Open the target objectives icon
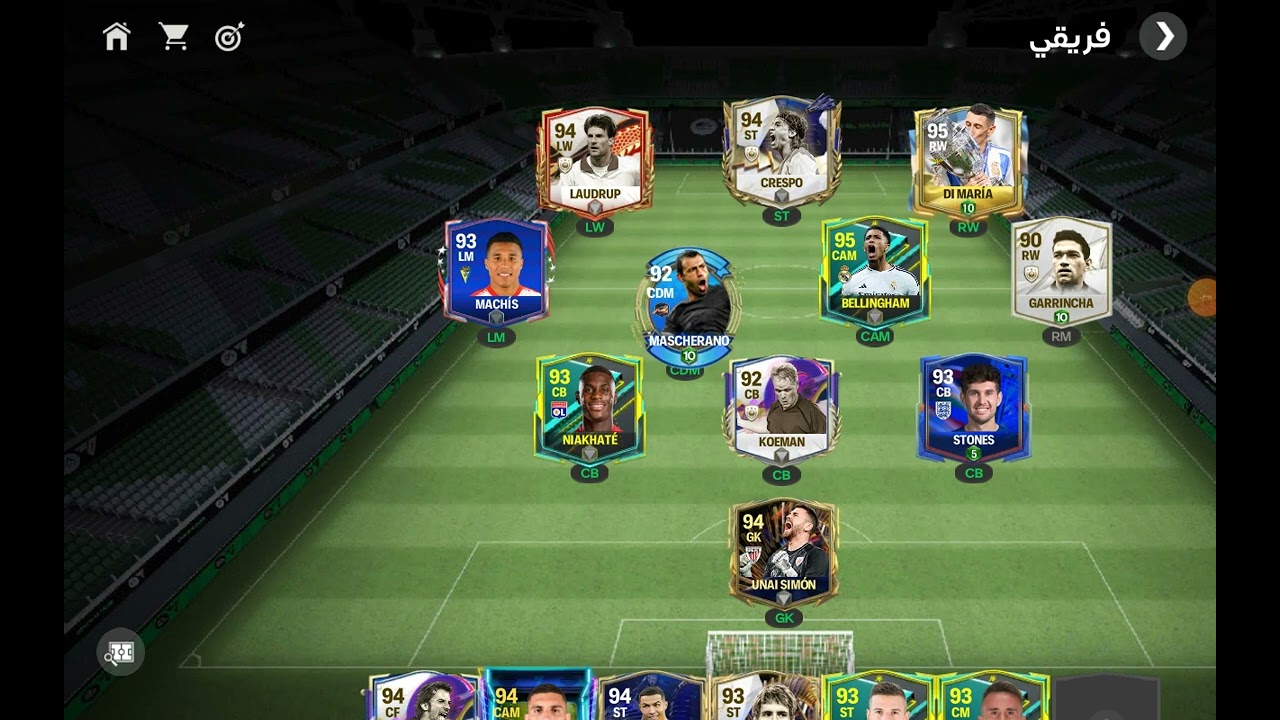 coord(230,37)
